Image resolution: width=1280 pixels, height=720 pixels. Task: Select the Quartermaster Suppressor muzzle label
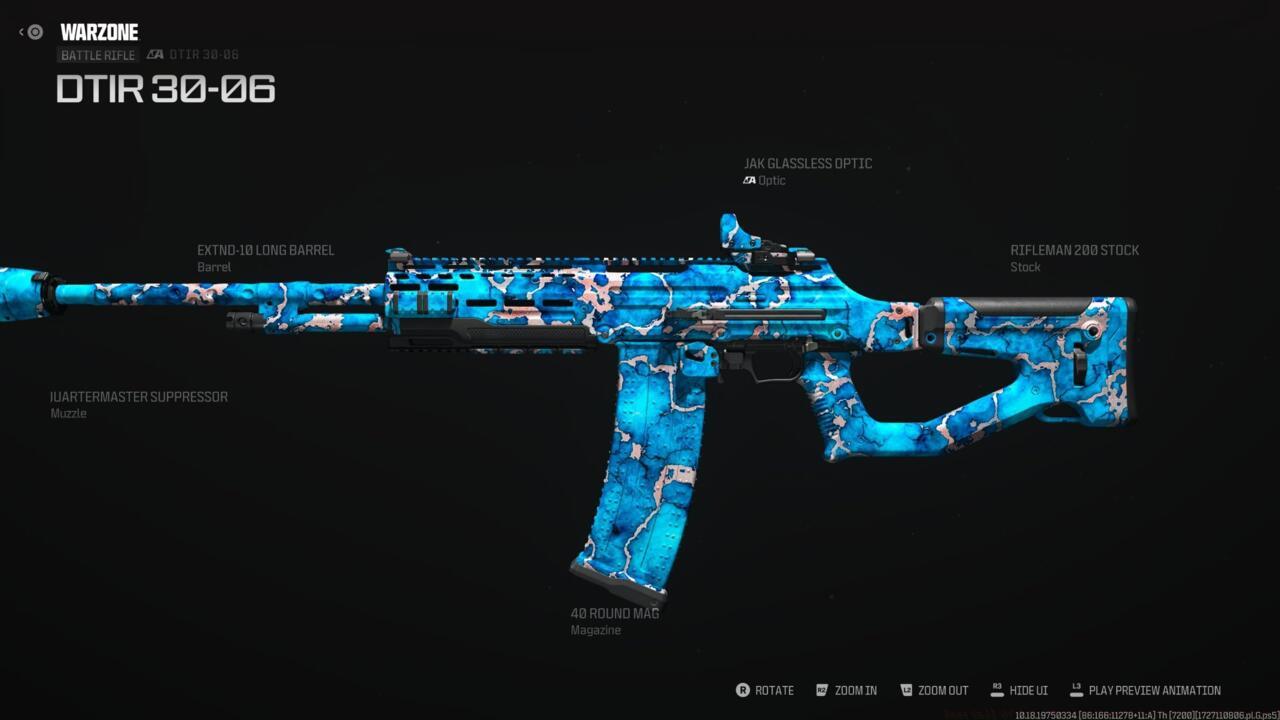[139, 397]
